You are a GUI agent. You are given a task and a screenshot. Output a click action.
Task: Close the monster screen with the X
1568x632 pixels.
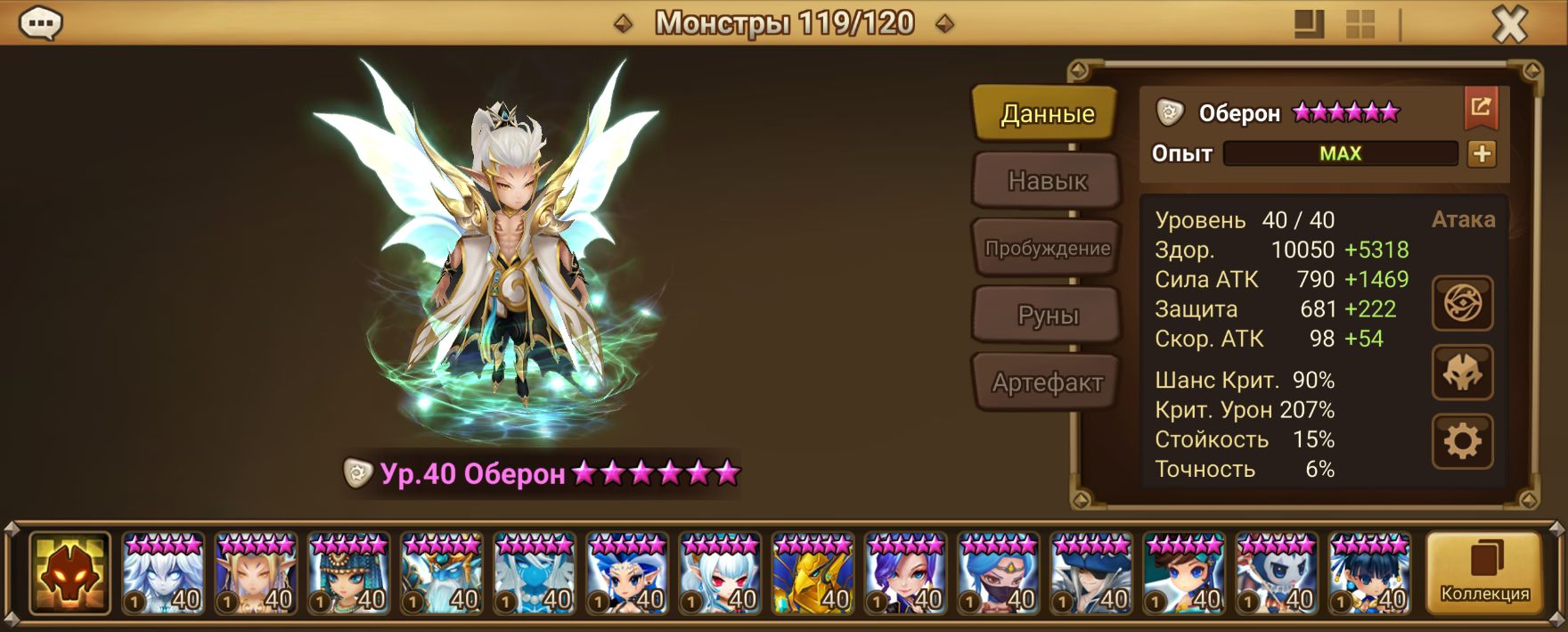[x=1509, y=25]
